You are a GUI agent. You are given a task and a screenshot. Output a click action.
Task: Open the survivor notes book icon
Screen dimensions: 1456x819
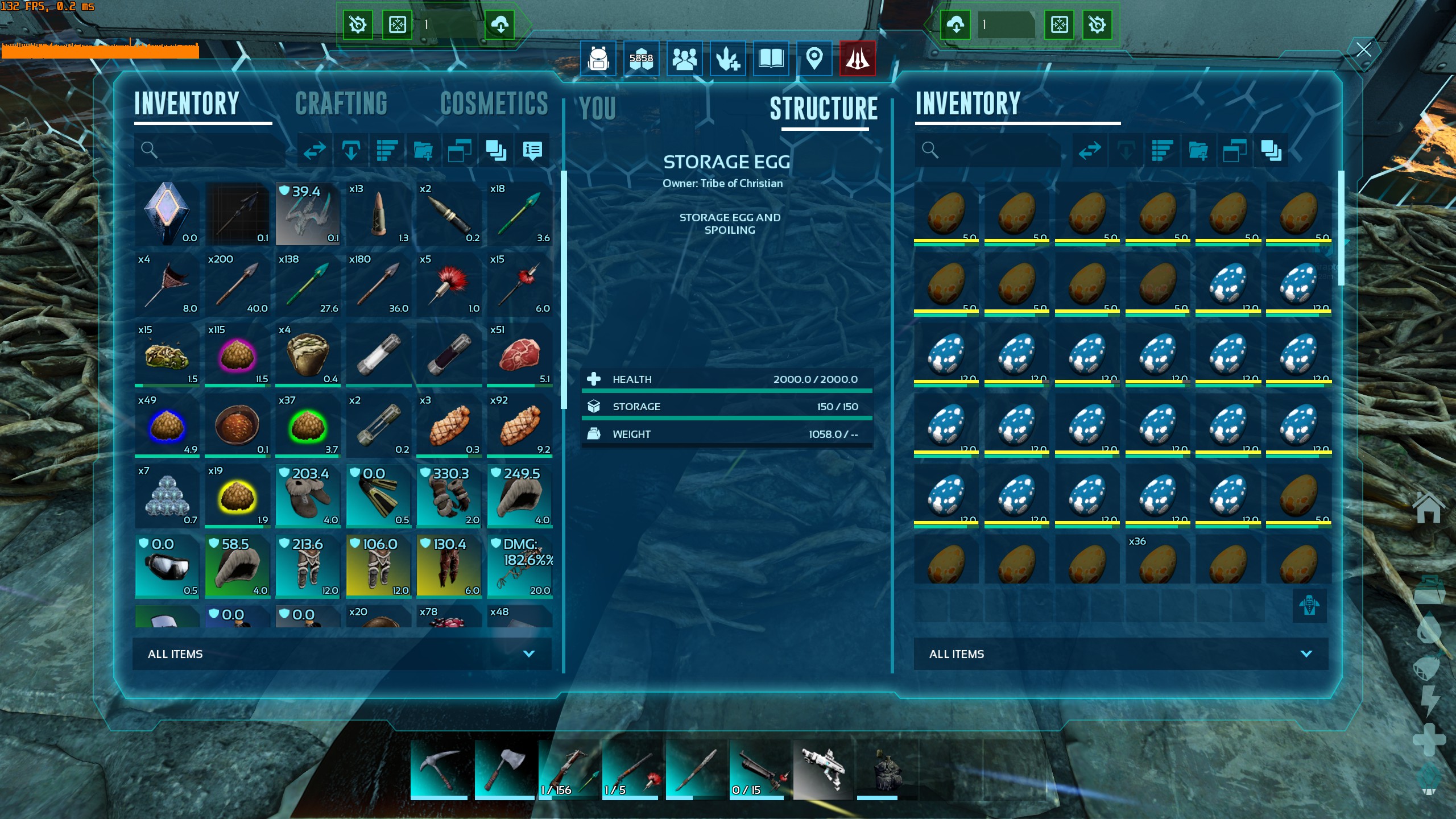pyautogui.click(x=771, y=58)
